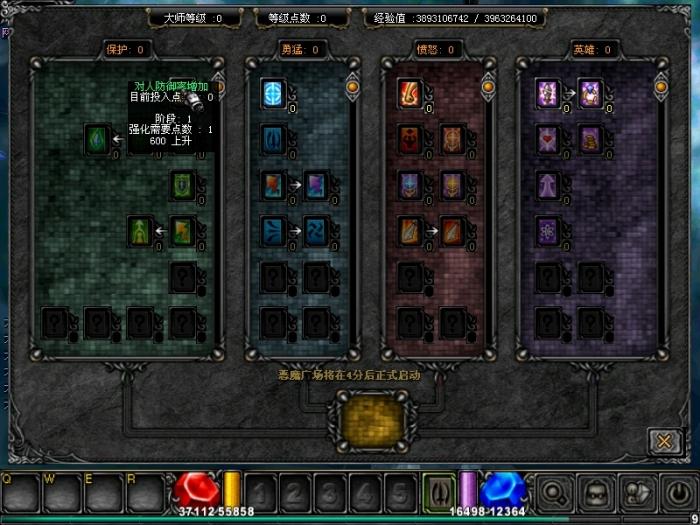The height and width of the screenshot is (525, 700).
Task: Pick the green shield skill icon
Action: tap(182, 184)
